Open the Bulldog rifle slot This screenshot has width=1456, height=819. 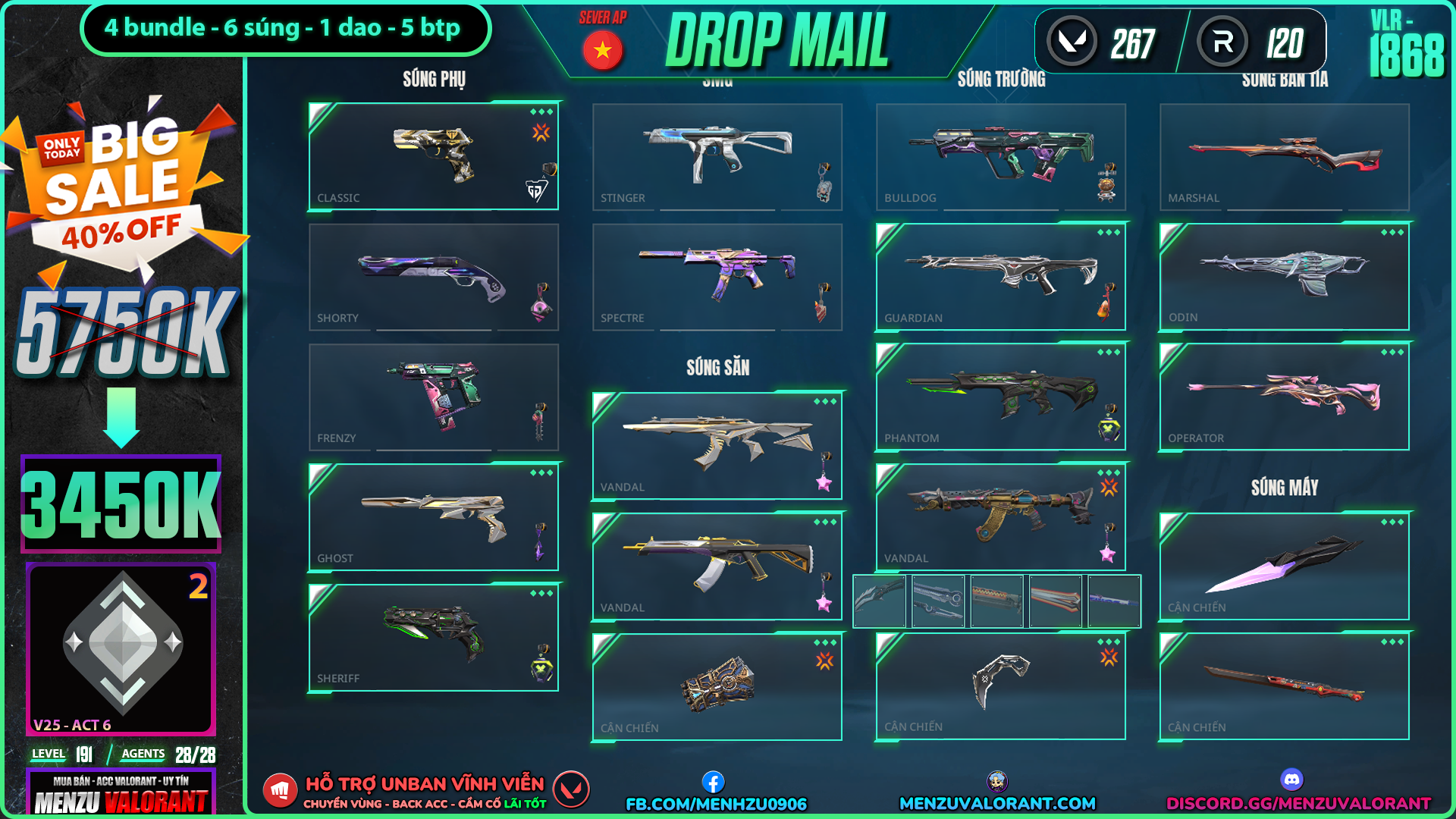1000,156
